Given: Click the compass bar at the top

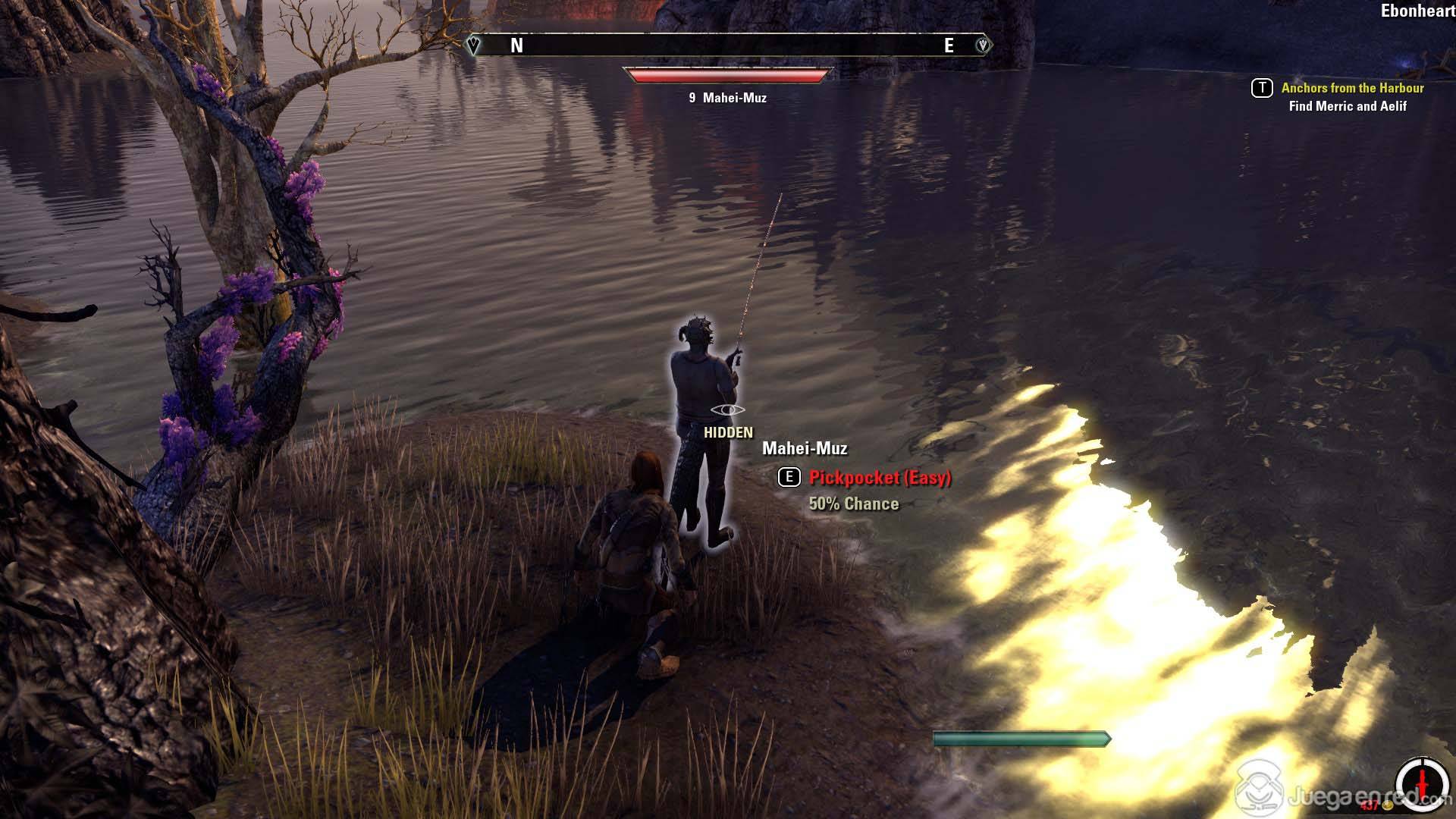Looking at the screenshot, I should pos(728,45).
